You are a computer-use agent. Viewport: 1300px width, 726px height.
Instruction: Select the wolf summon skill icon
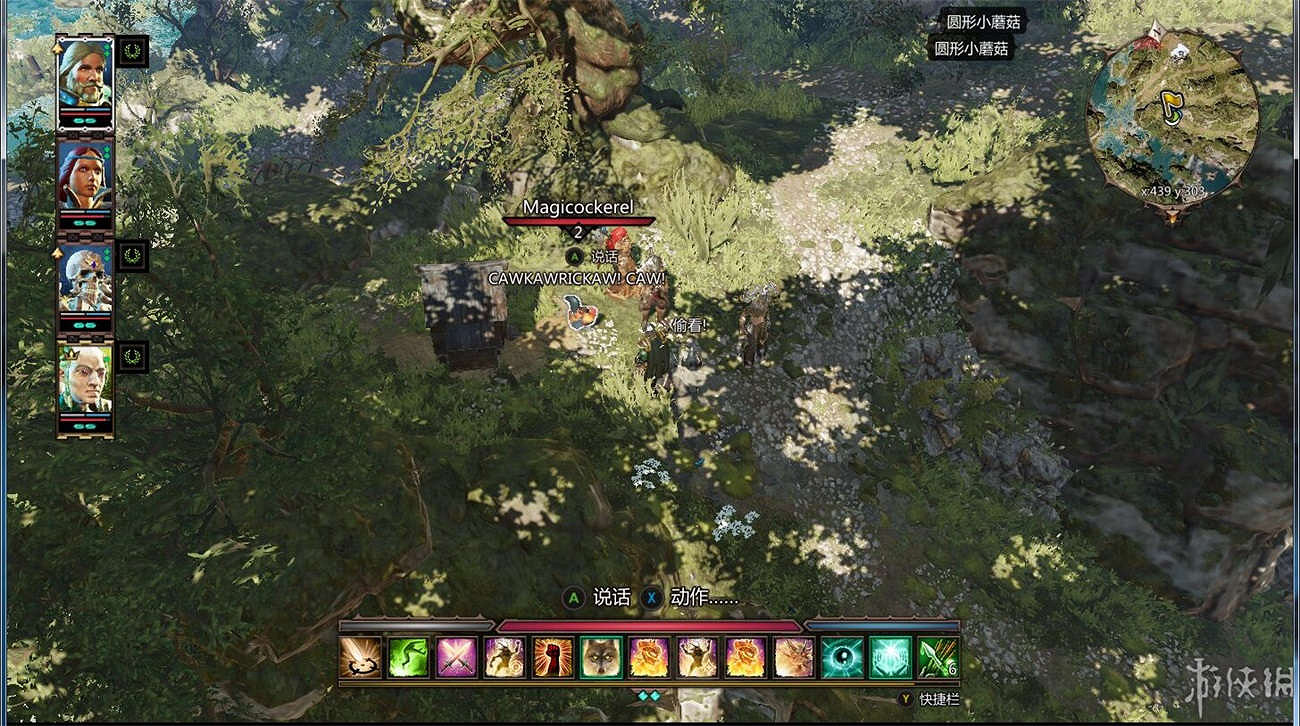click(x=602, y=658)
